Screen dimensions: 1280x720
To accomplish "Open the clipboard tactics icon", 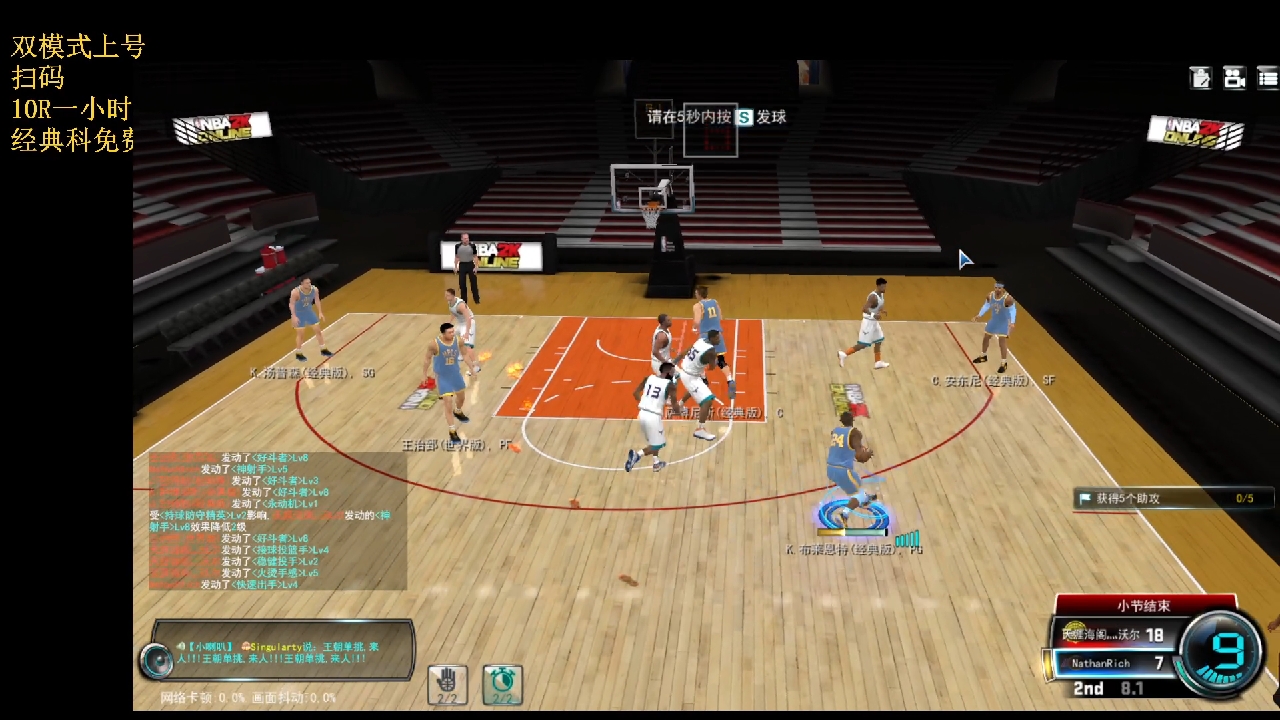I will click(1200, 77).
